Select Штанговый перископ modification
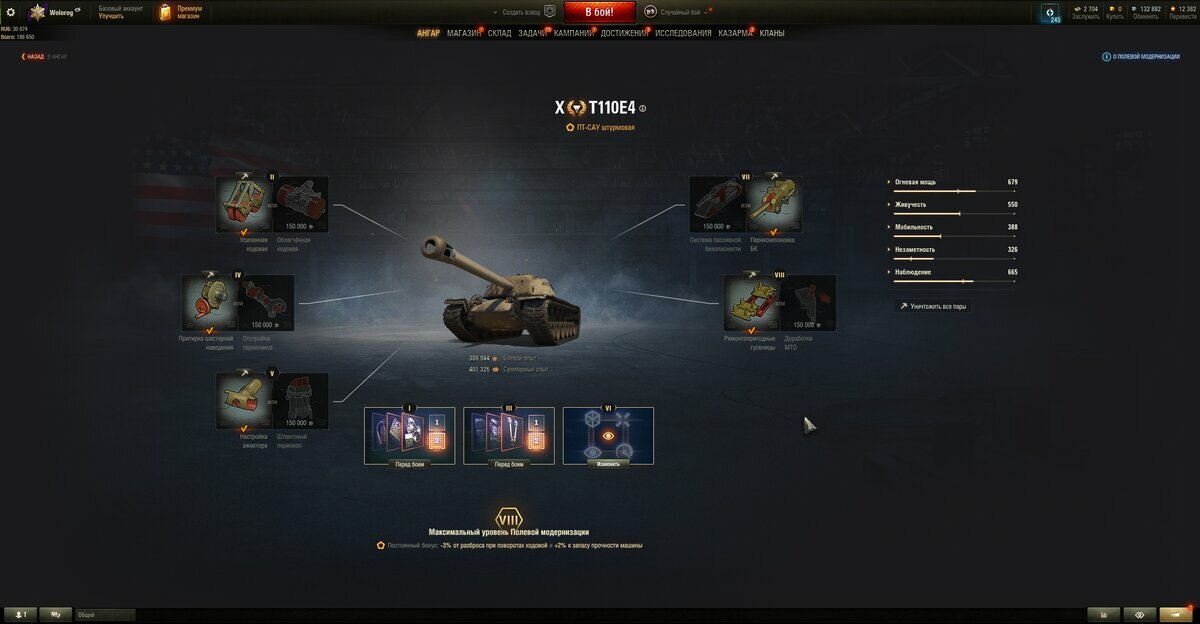This screenshot has width=1200, height=624. click(x=300, y=400)
